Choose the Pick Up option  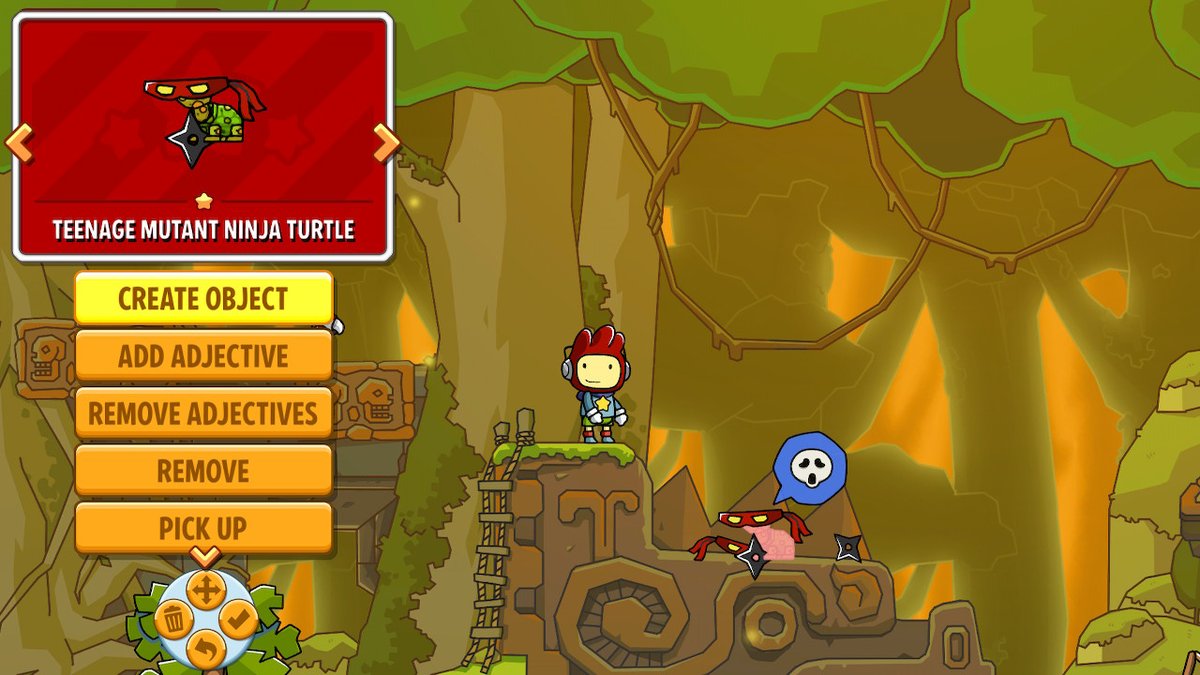coord(203,527)
